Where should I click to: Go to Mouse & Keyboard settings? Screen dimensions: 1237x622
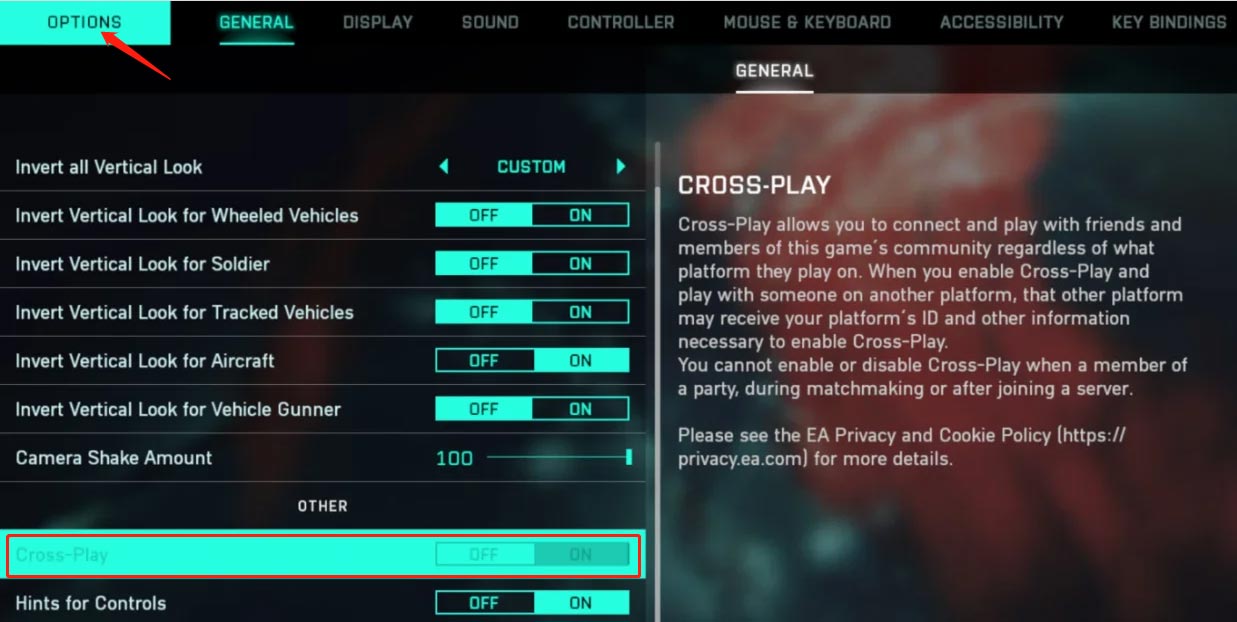[x=807, y=22]
